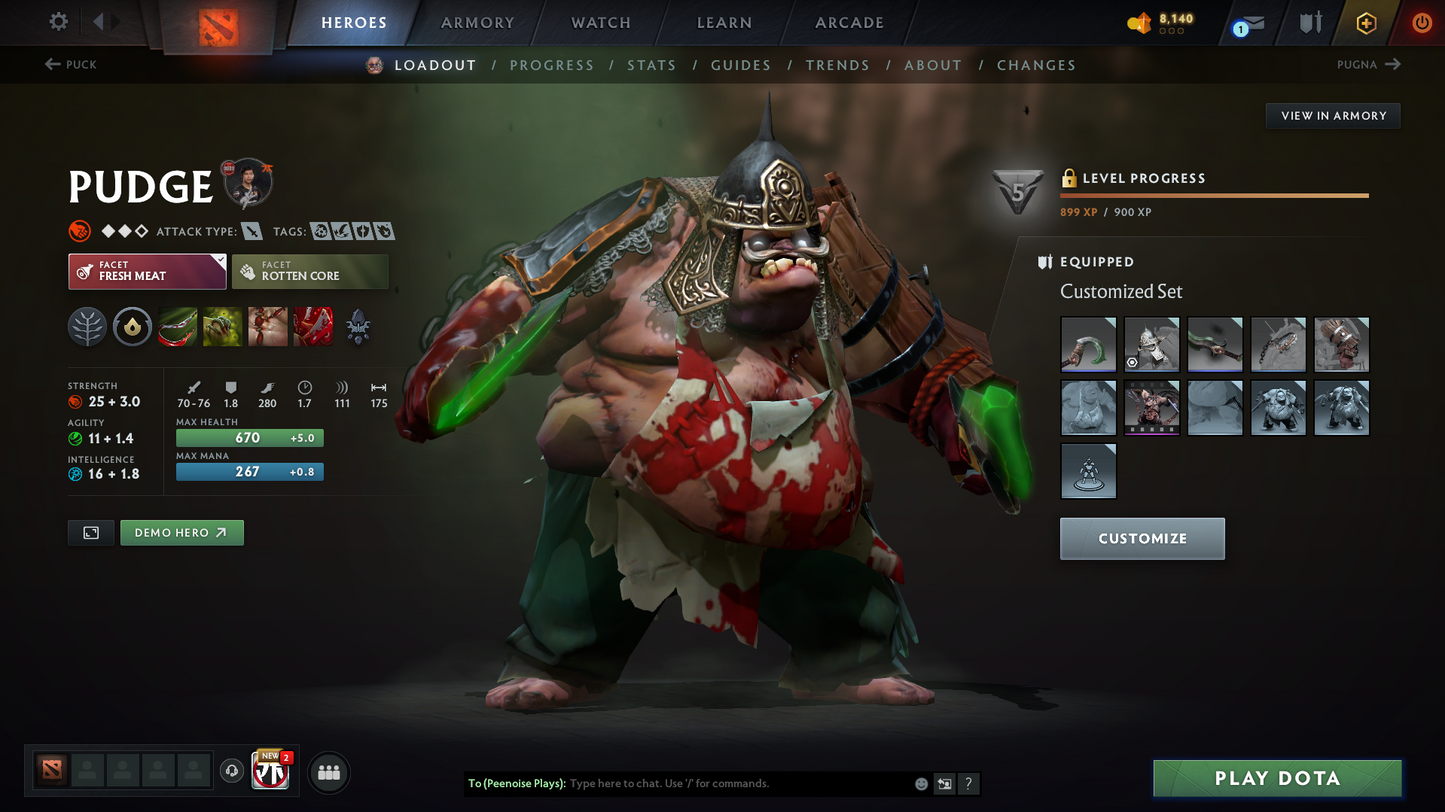This screenshot has height=812, width=1445.
Task: Click the Aghanim's upgrade icon next to talents
Action: pos(132,326)
